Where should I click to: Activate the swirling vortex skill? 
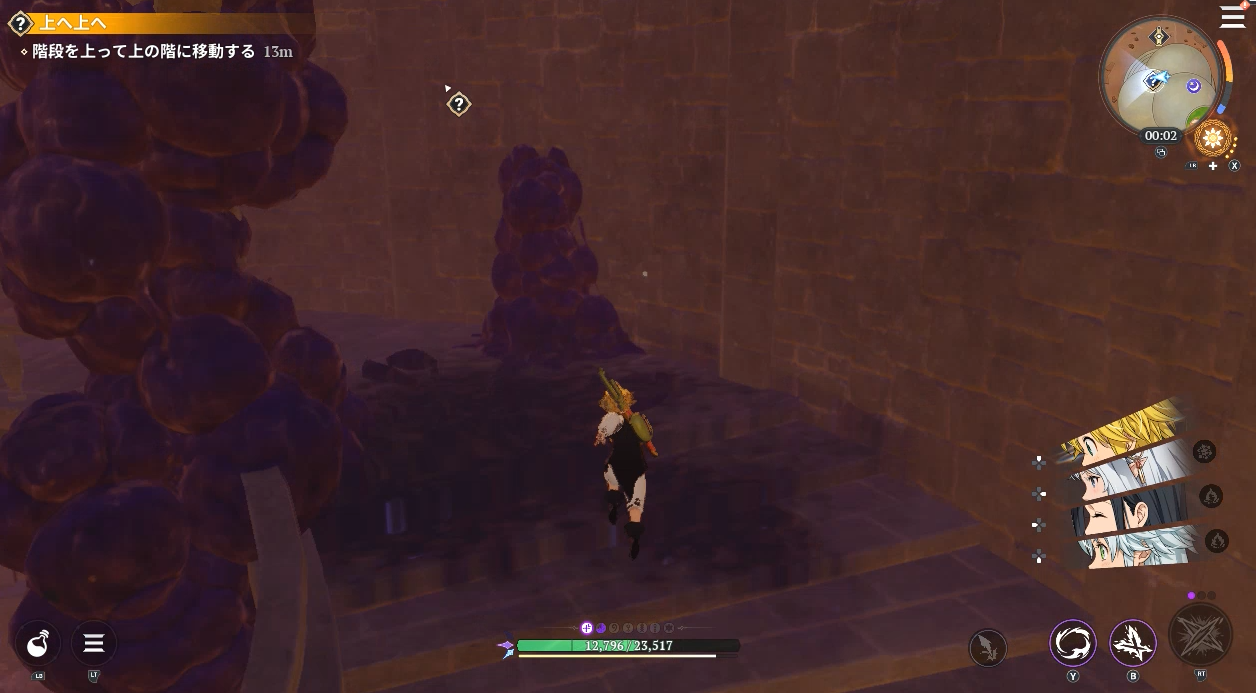1073,643
